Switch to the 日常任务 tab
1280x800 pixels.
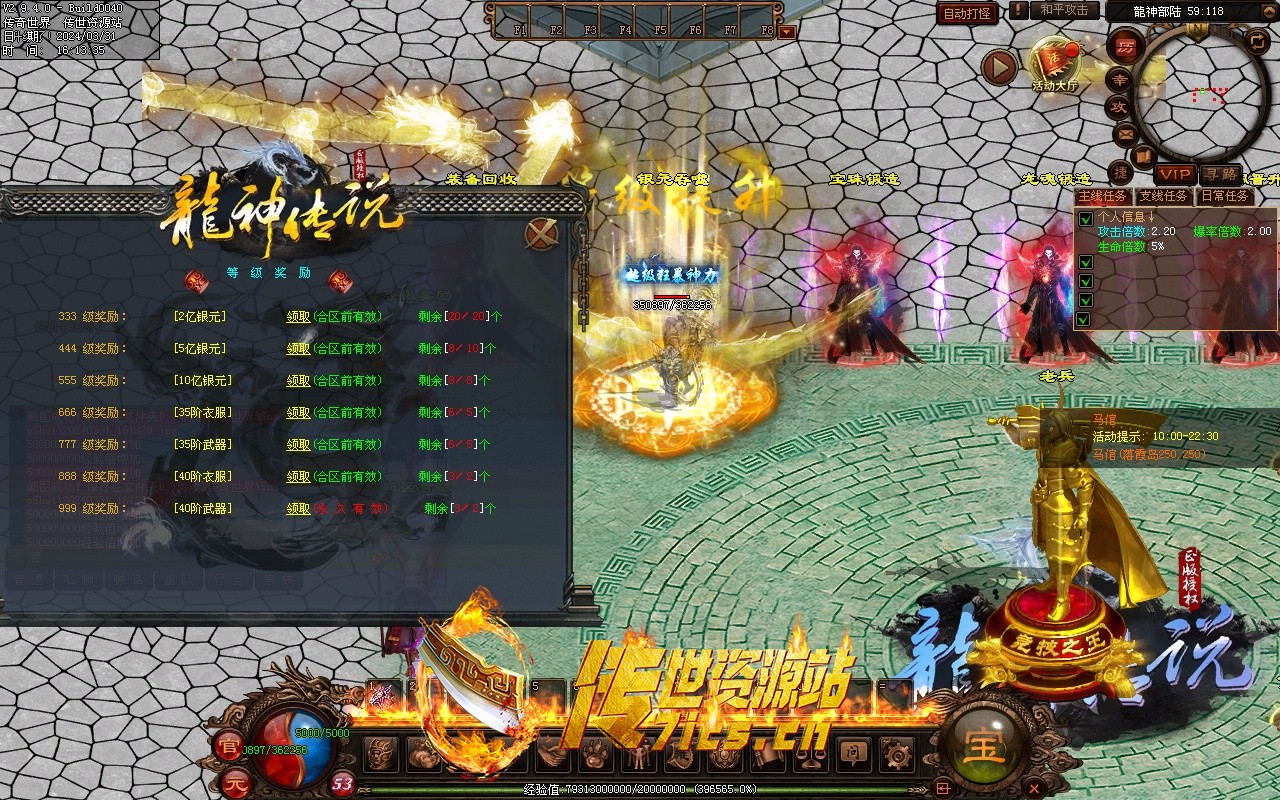coord(1225,196)
